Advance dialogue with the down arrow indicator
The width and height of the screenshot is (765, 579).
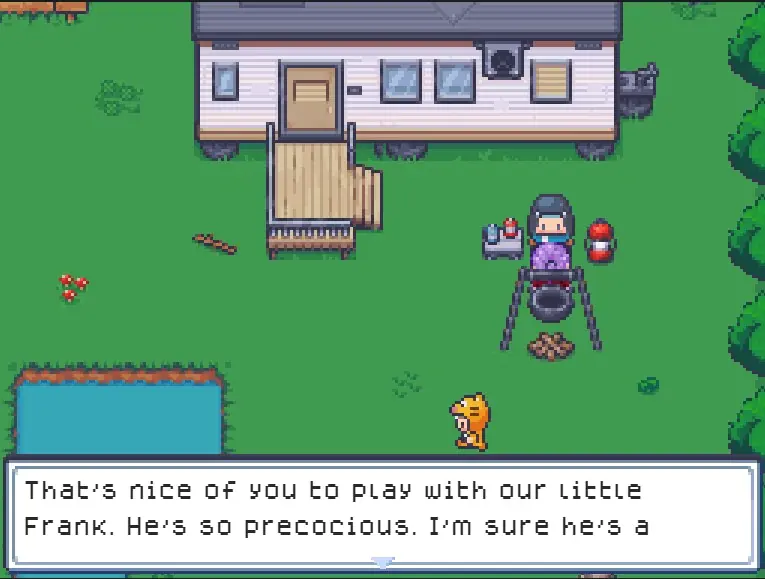point(382,563)
